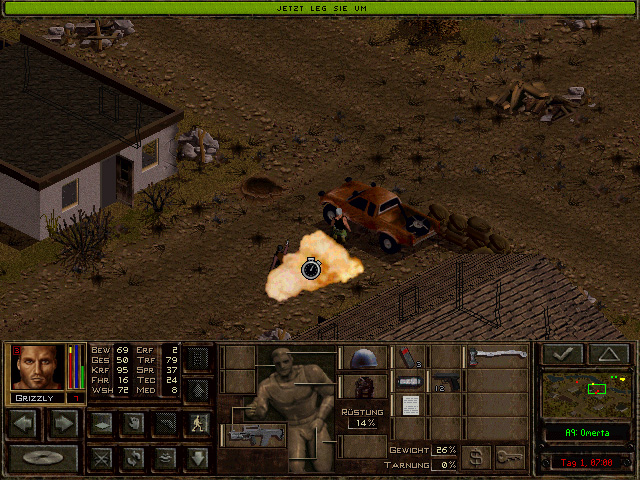Toggle the walking figure stance button
Viewport: 640px width, 480px height.
[198, 423]
